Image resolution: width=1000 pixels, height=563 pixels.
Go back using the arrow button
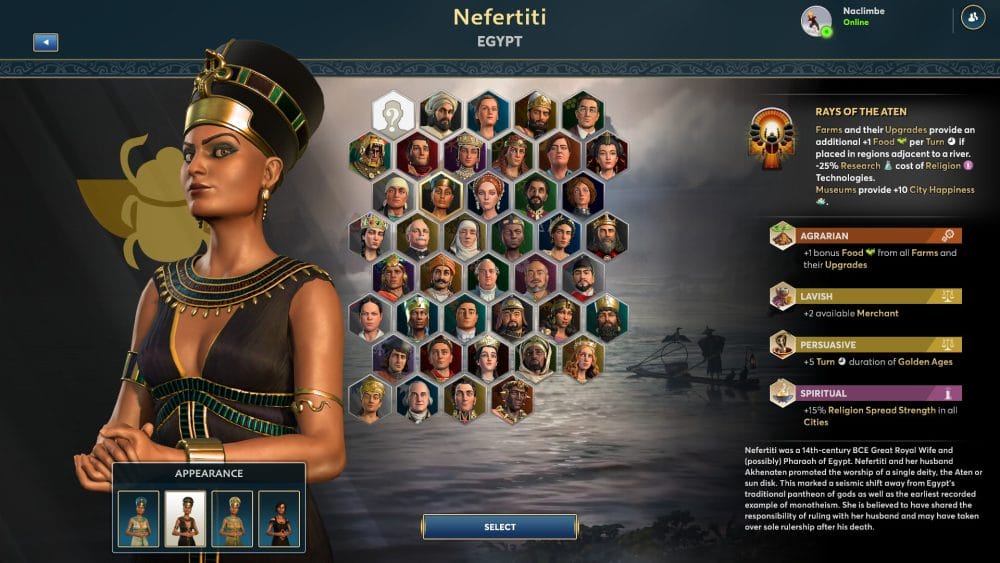[x=45, y=42]
